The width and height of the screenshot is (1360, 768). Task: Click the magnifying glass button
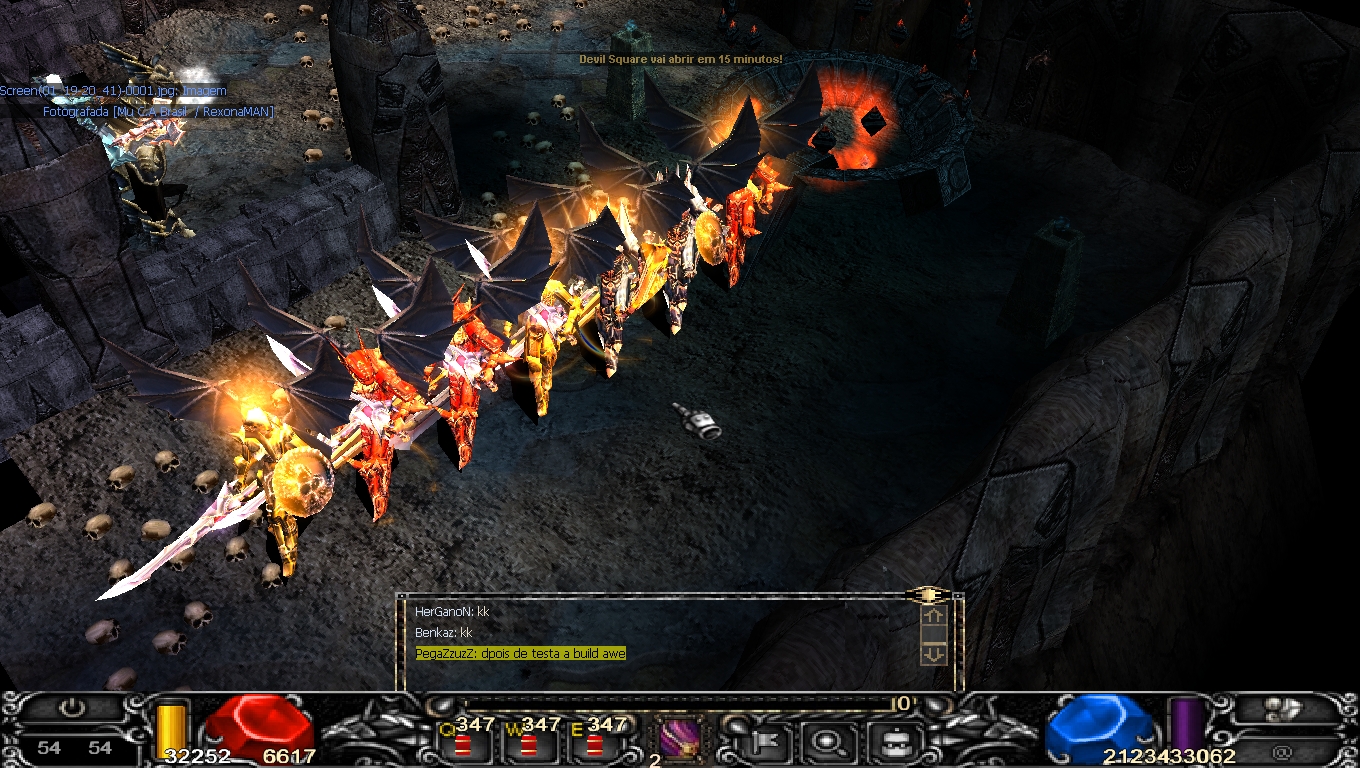click(x=827, y=742)
